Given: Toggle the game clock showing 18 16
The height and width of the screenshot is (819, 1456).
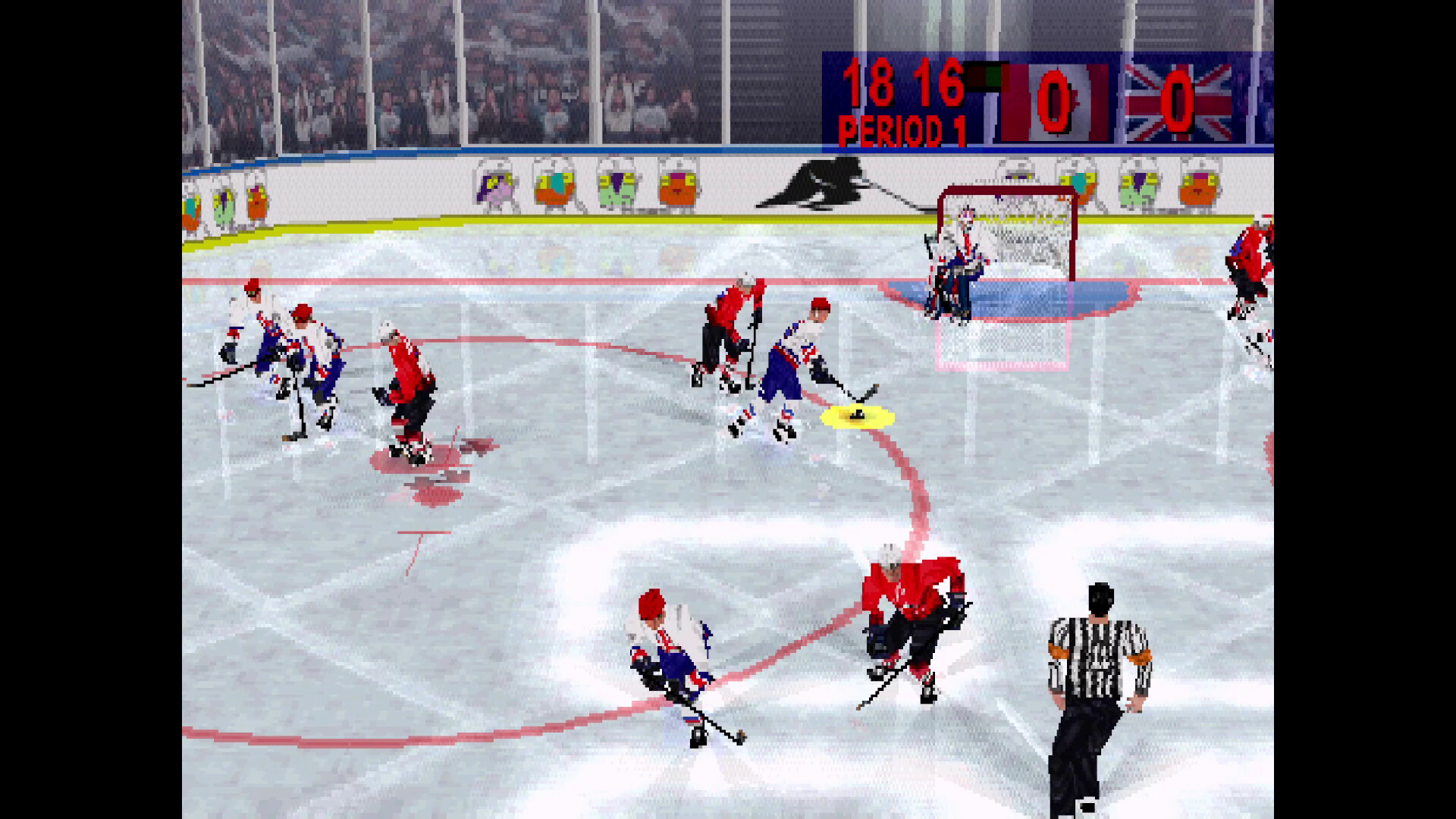Looking at the screenshot, I should (902, 83).
